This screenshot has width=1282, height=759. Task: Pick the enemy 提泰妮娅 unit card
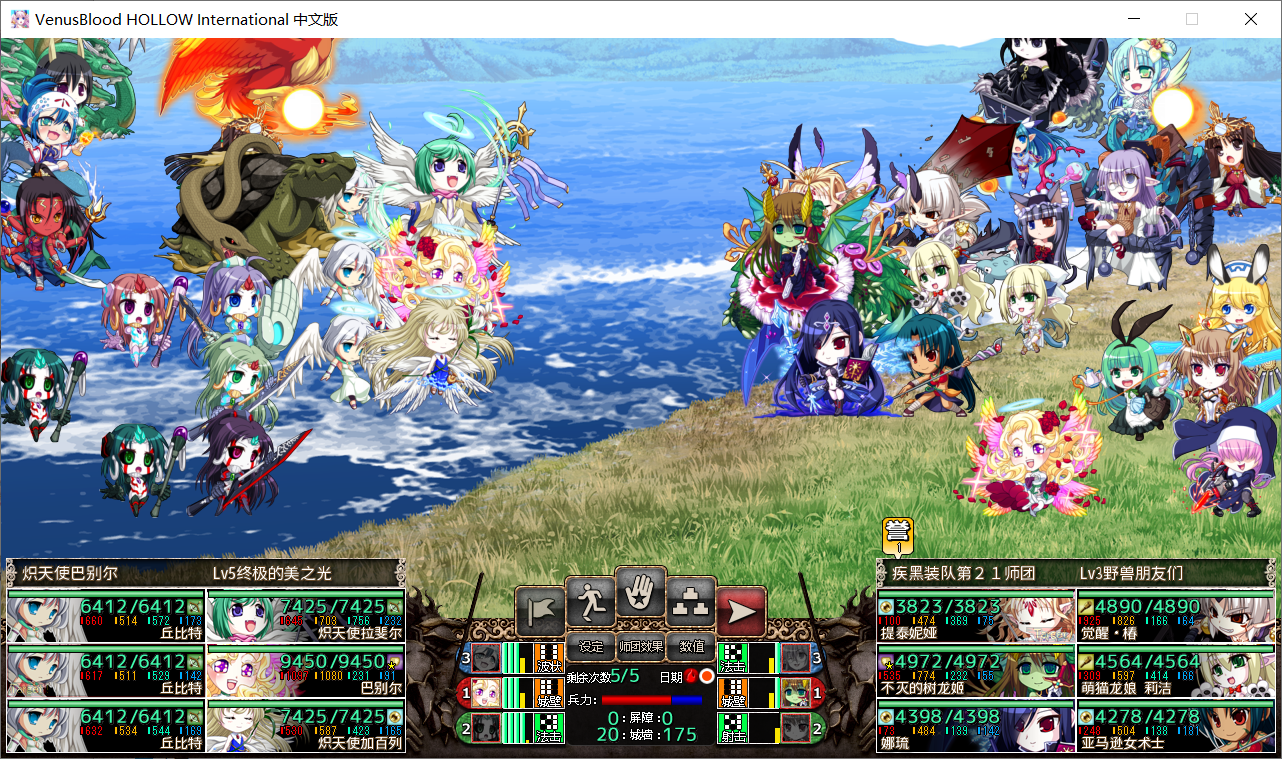[976, 617]
